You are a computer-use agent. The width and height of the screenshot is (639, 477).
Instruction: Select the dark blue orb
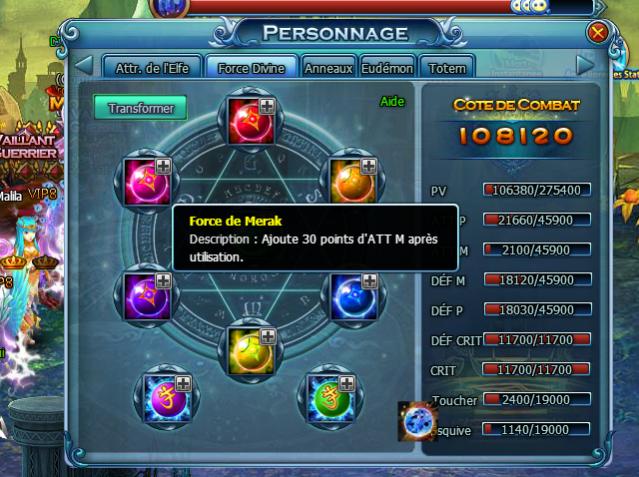349,293
